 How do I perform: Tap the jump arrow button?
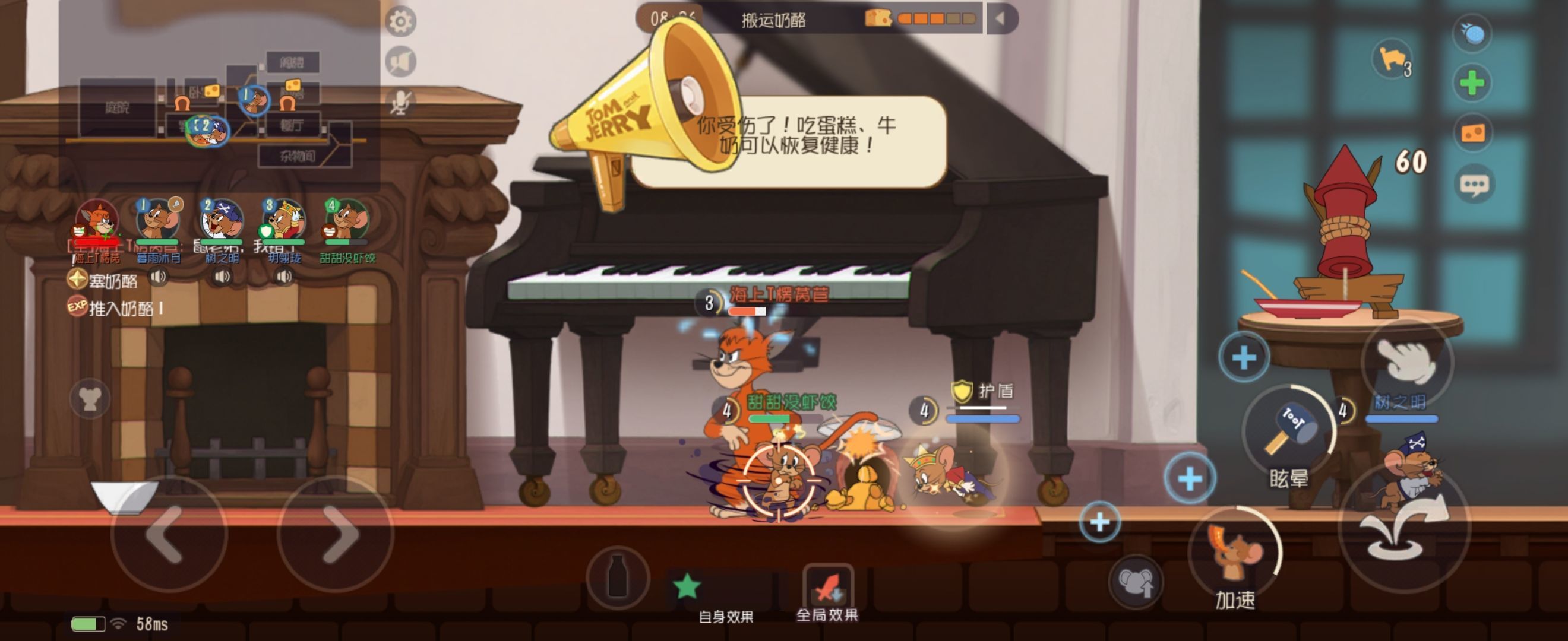click(1404, 528)
